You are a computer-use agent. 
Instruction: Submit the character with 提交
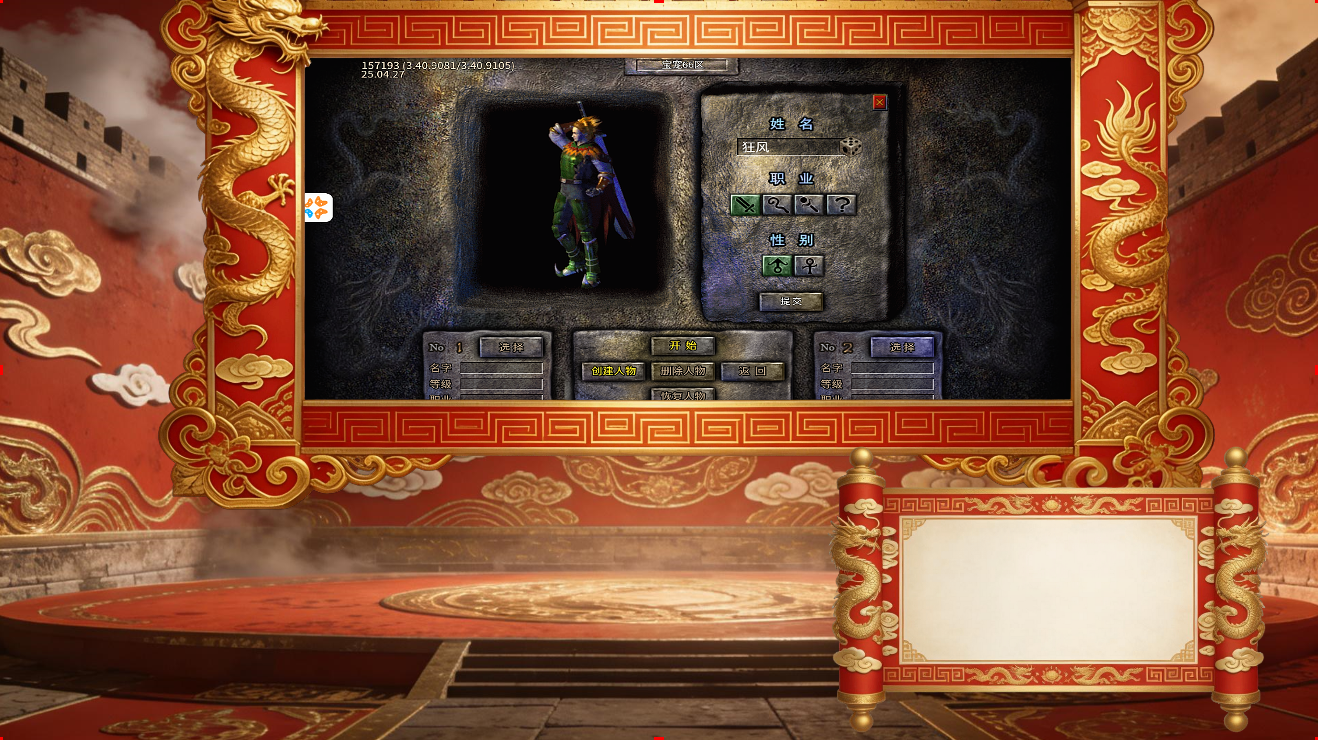(791, 301)
